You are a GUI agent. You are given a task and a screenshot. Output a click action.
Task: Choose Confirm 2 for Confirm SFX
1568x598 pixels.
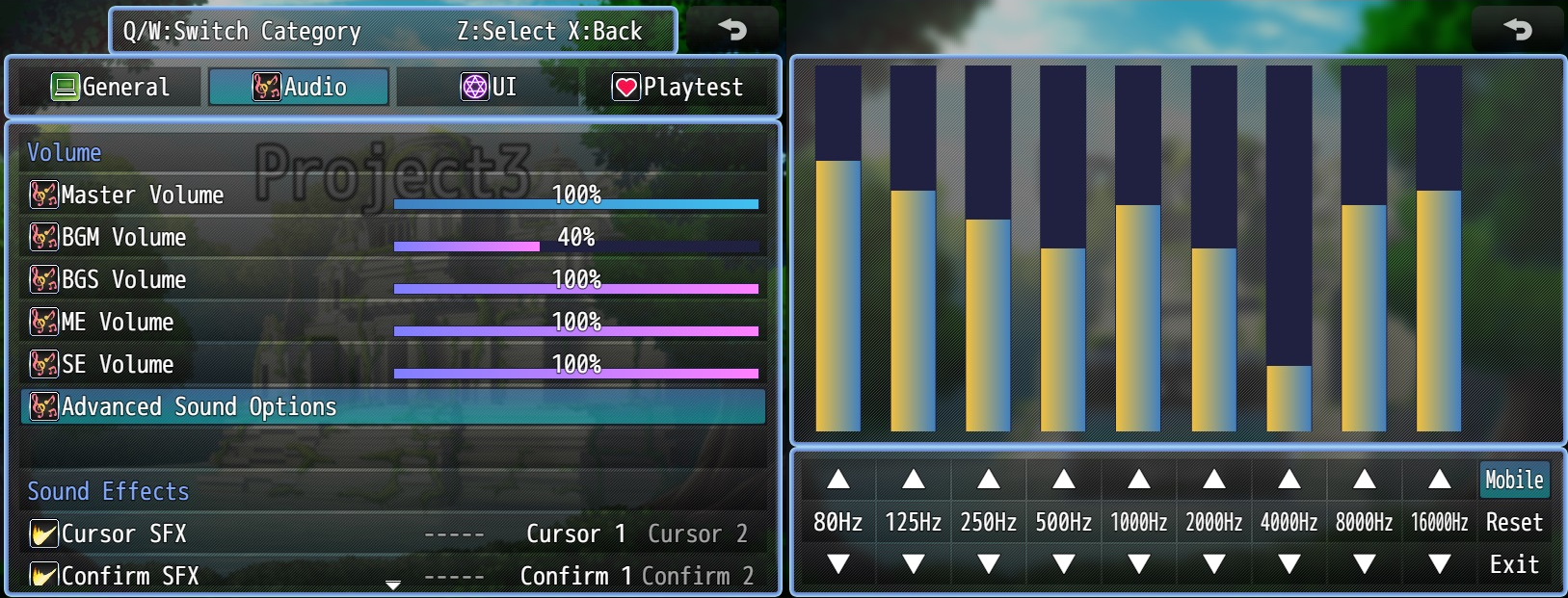[x=697, y=576]
